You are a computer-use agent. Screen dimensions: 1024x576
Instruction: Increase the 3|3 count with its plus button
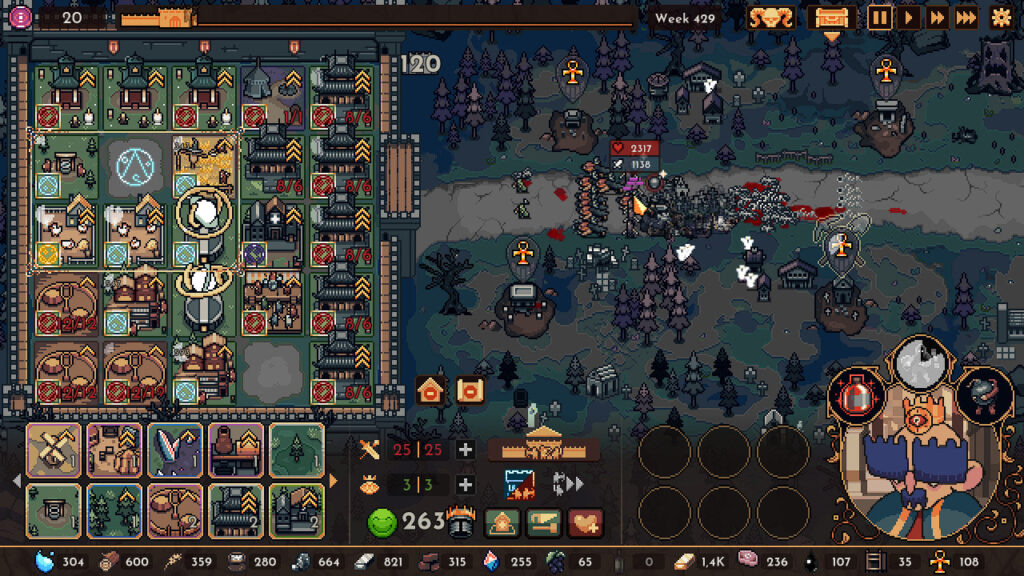pyautogui.click(x=465, y=485)
